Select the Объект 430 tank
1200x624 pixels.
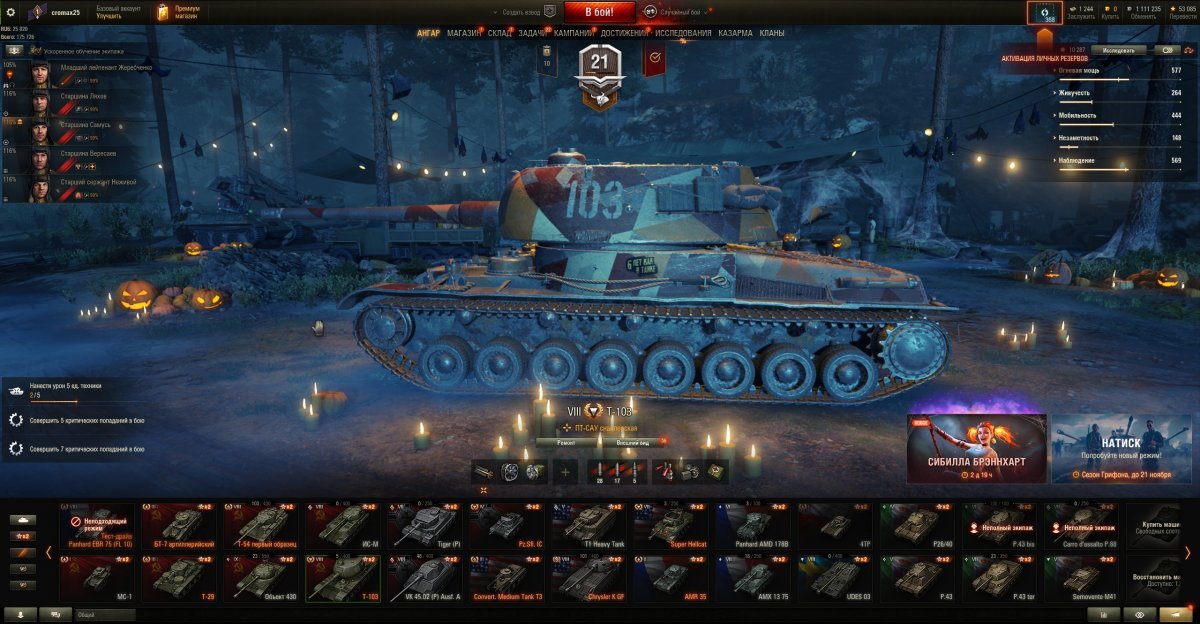point(262,578)
